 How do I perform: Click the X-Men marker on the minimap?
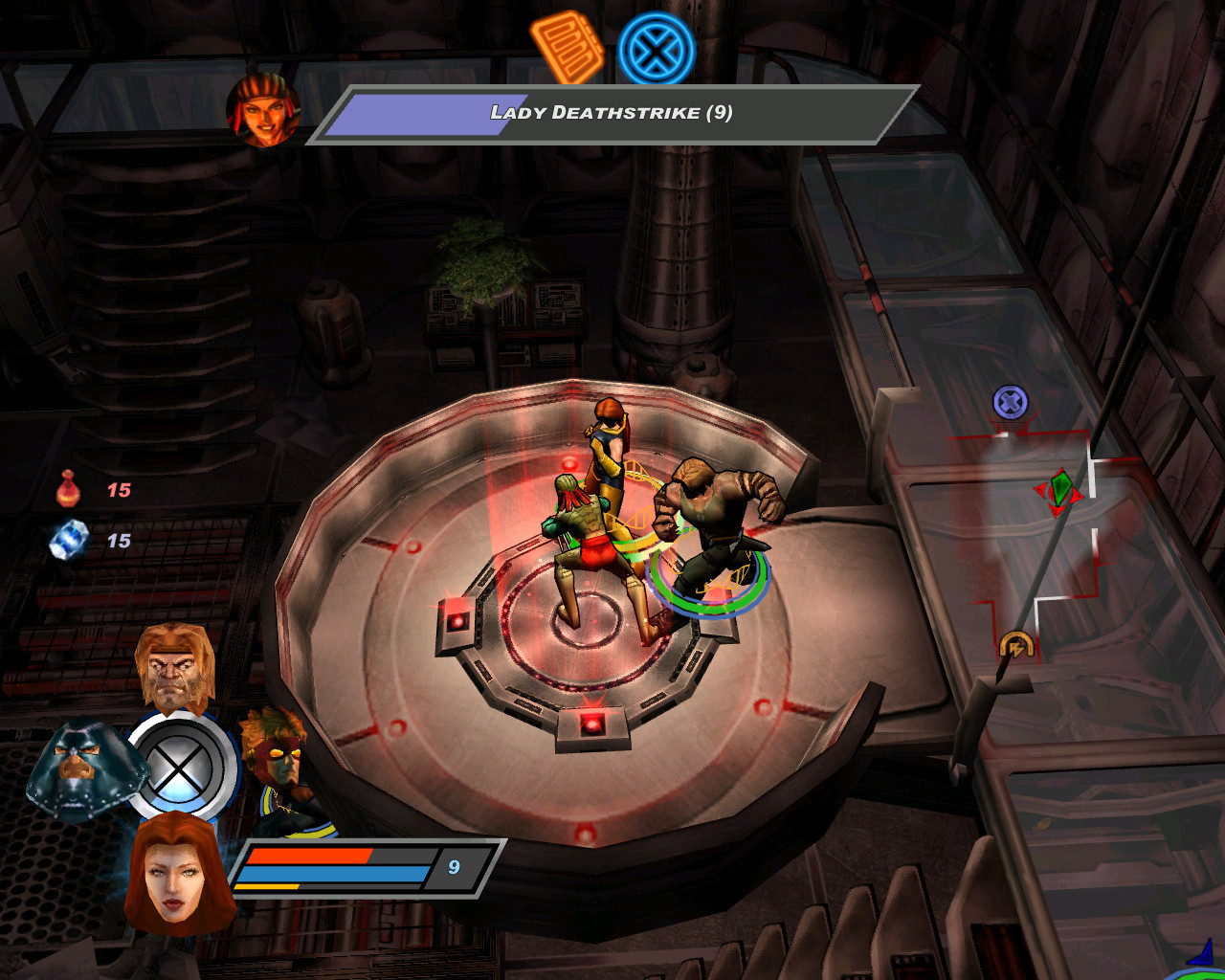[1011, 402]
